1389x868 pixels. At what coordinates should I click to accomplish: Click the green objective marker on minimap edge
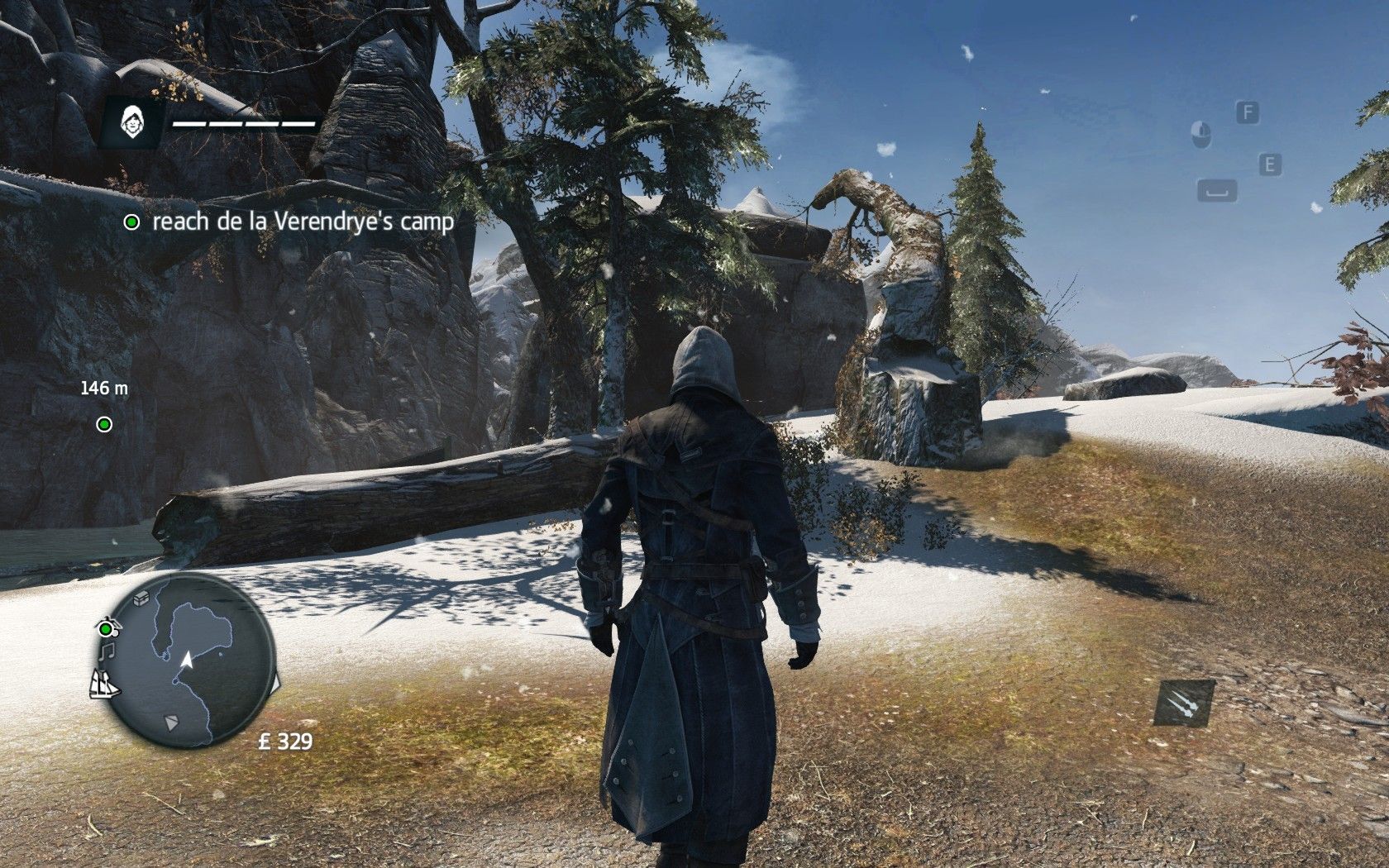(x=106, y=629)
